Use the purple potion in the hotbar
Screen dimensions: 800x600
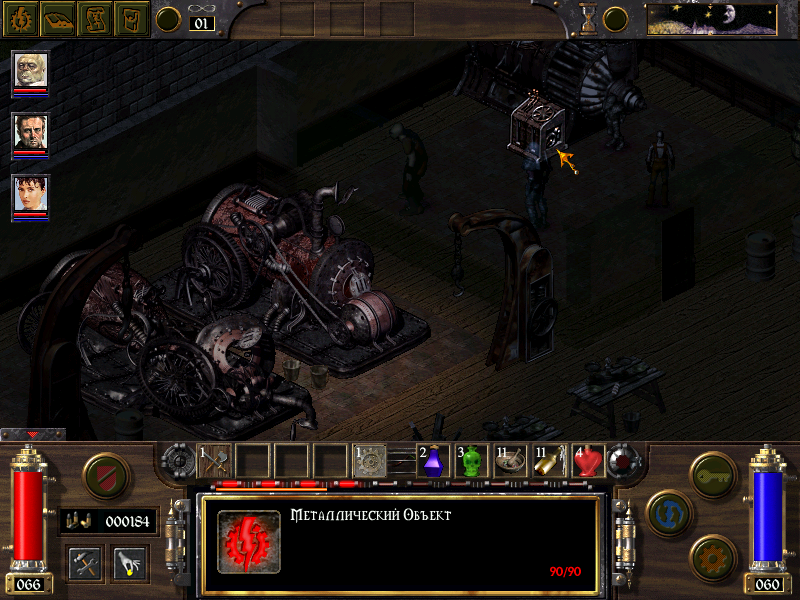[x=433, y=461]
